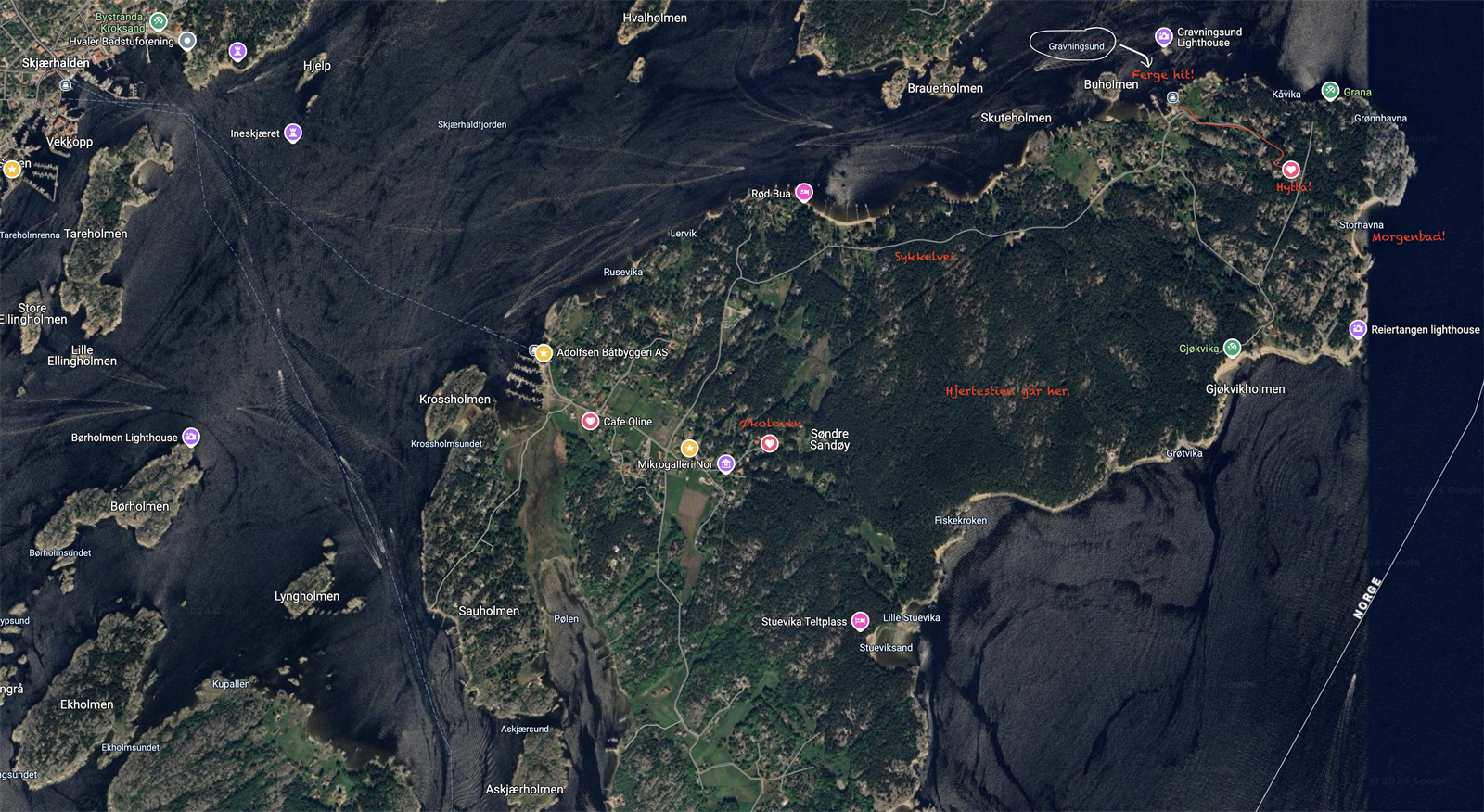Select the Reiertangen lighthouse camera marker
Screen dimensions: 1484x812
tap(1358, 328)
